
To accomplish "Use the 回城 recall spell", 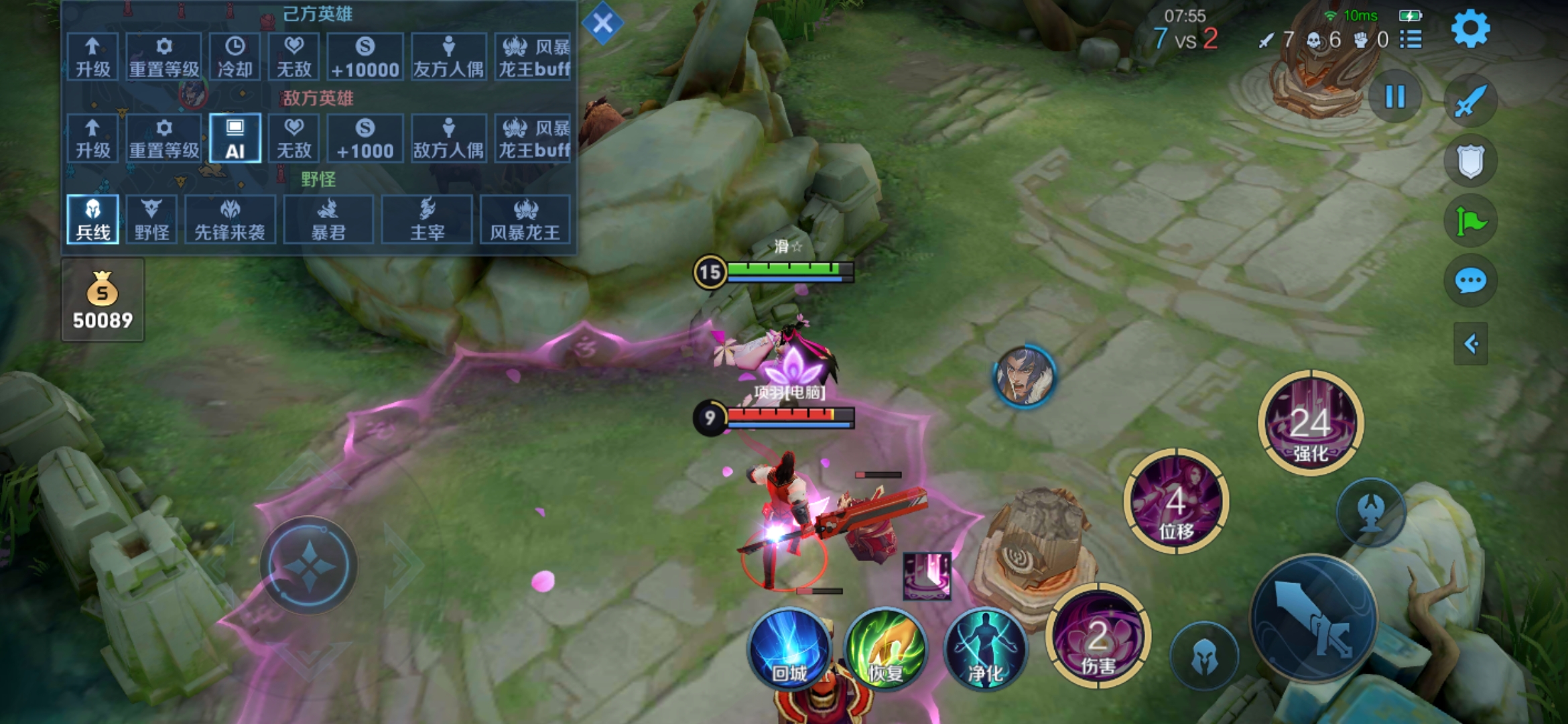I will click(790, 648).
